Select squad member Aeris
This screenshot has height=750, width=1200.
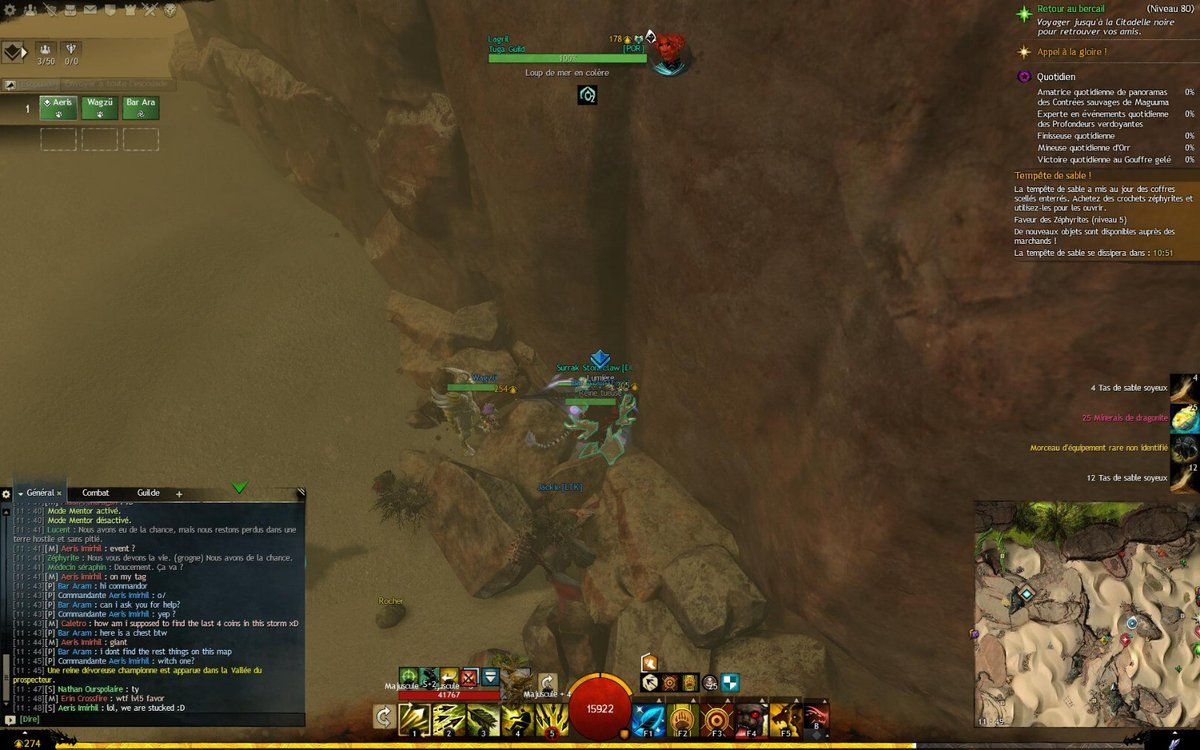[59, 107]
